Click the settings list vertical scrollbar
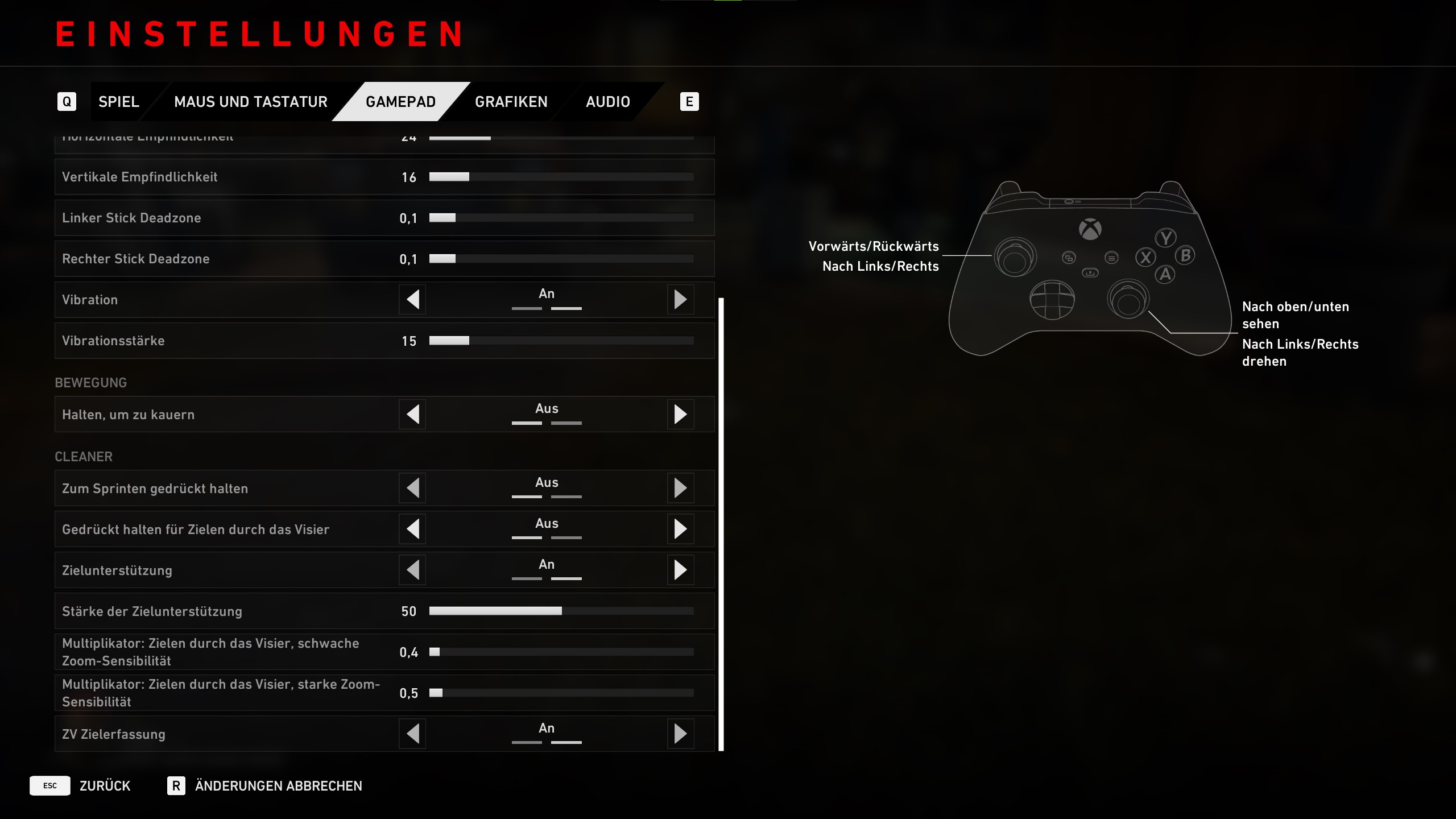 pos(721,523)
